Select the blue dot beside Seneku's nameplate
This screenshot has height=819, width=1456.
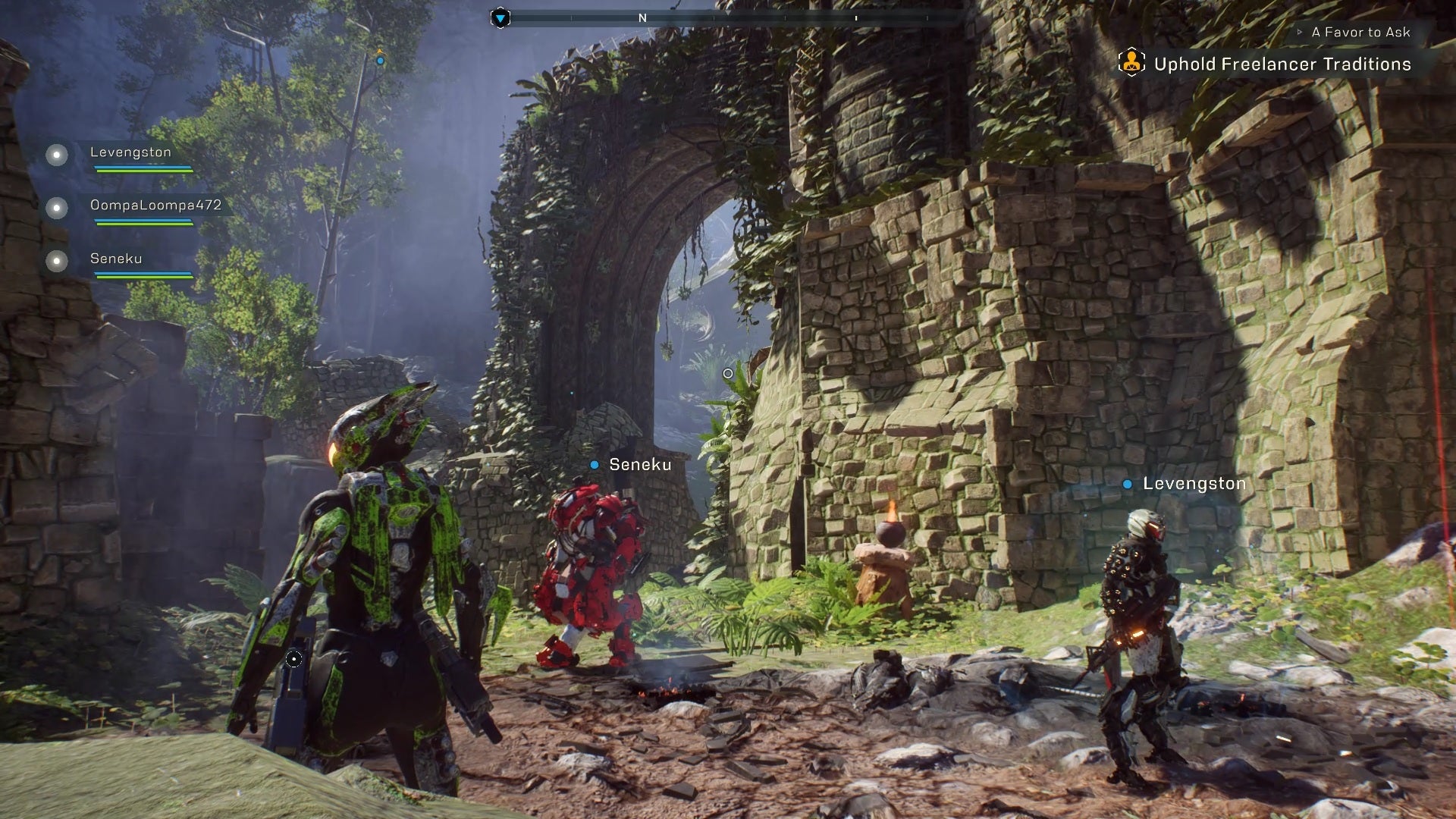593,465
